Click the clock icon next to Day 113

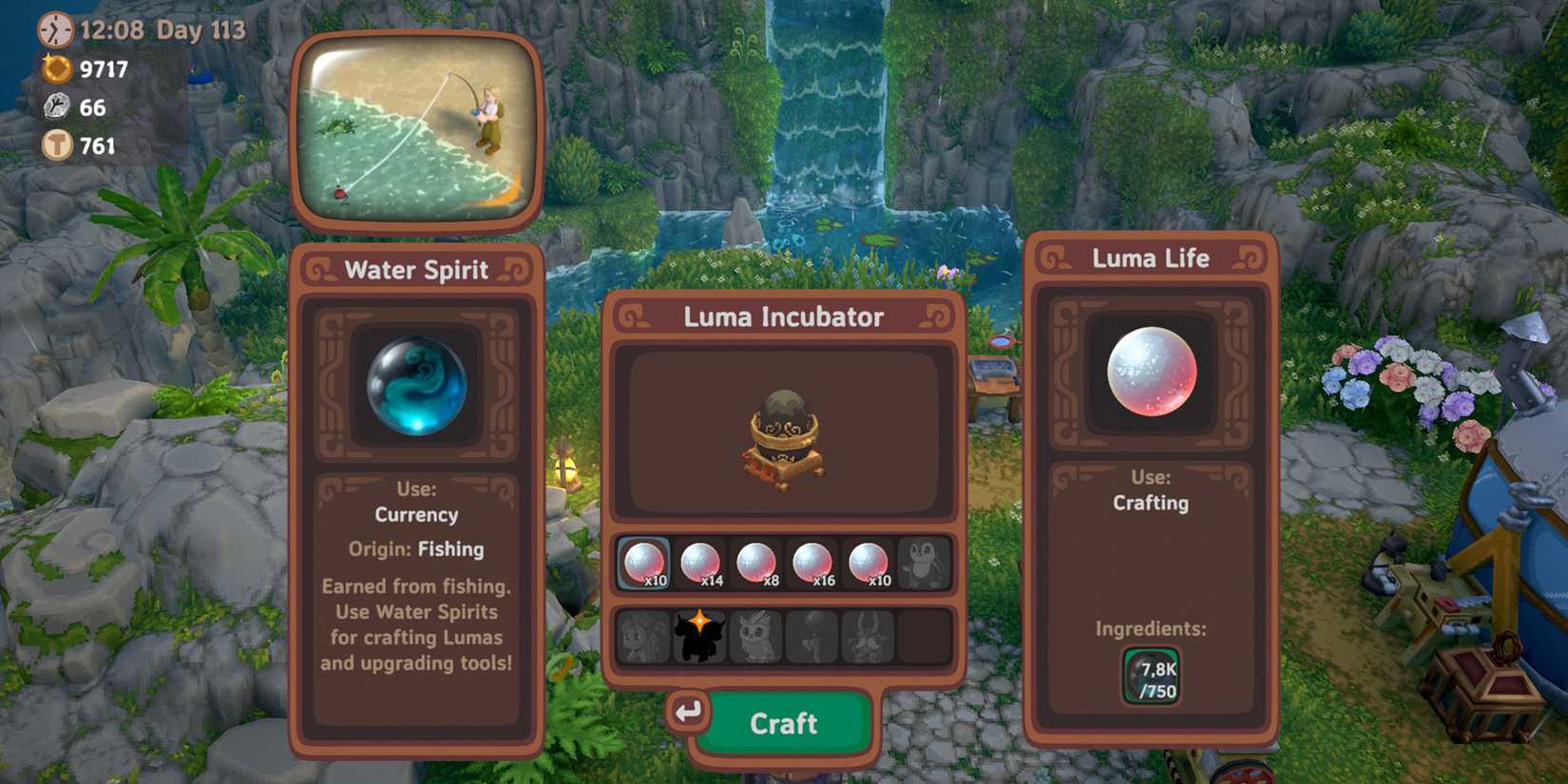[x=54, y=29]
